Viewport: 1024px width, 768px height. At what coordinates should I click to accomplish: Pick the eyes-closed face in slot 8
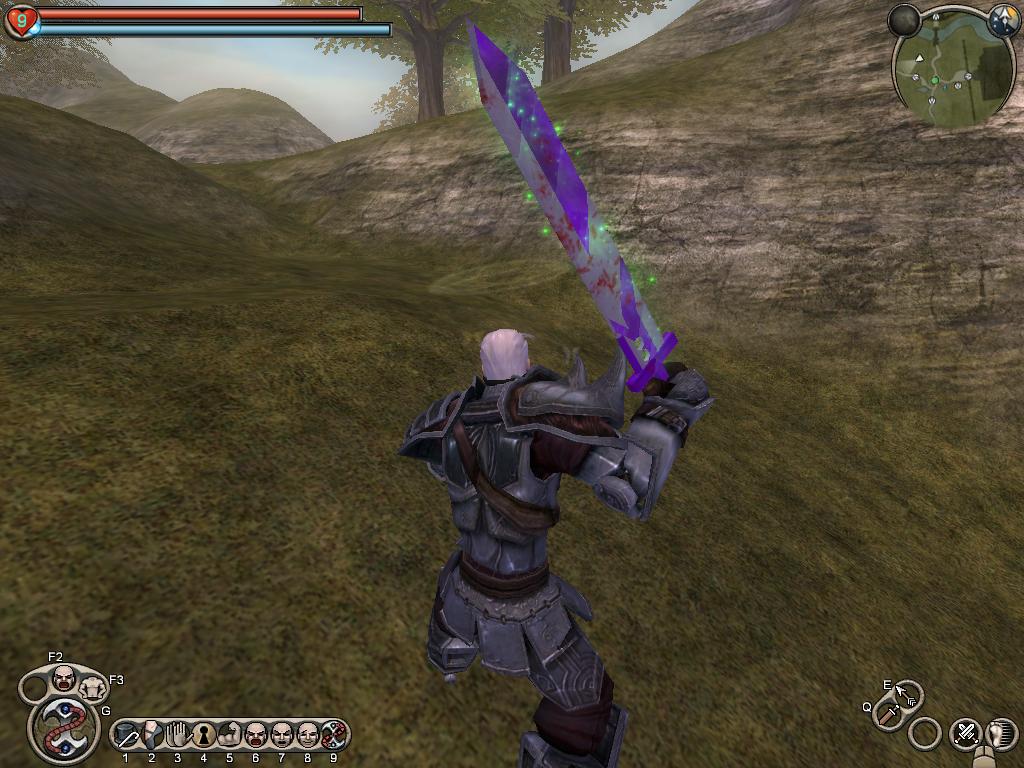[x=307, y=736]
